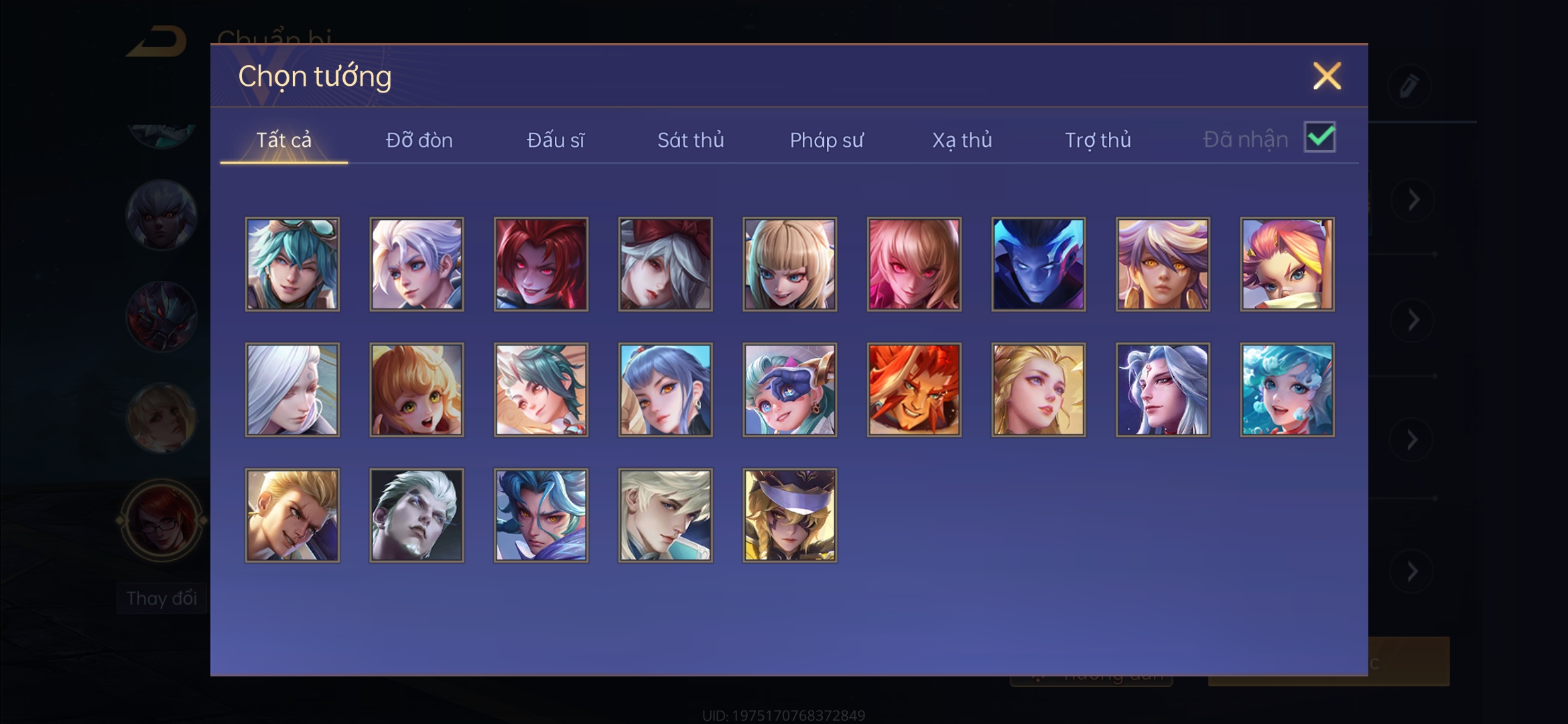Screen dimensions: 1568x724
Task: Select the underwater teal-haired girl hero
Action: (1287, 389)
